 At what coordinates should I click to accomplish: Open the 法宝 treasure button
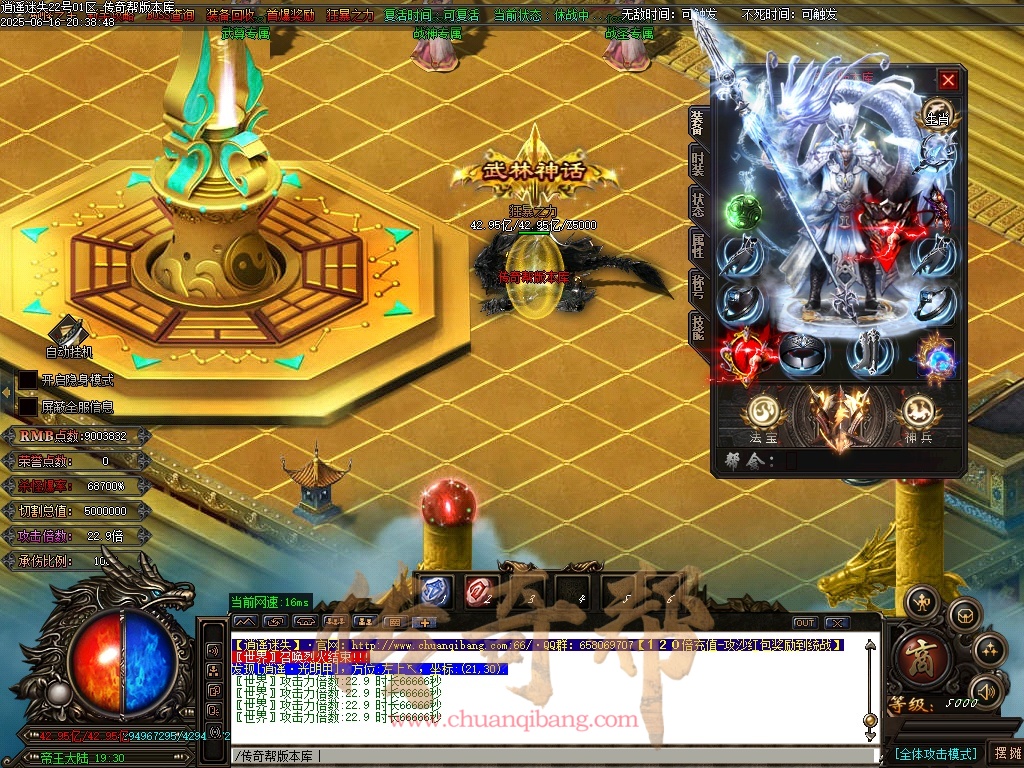[762, 412]
